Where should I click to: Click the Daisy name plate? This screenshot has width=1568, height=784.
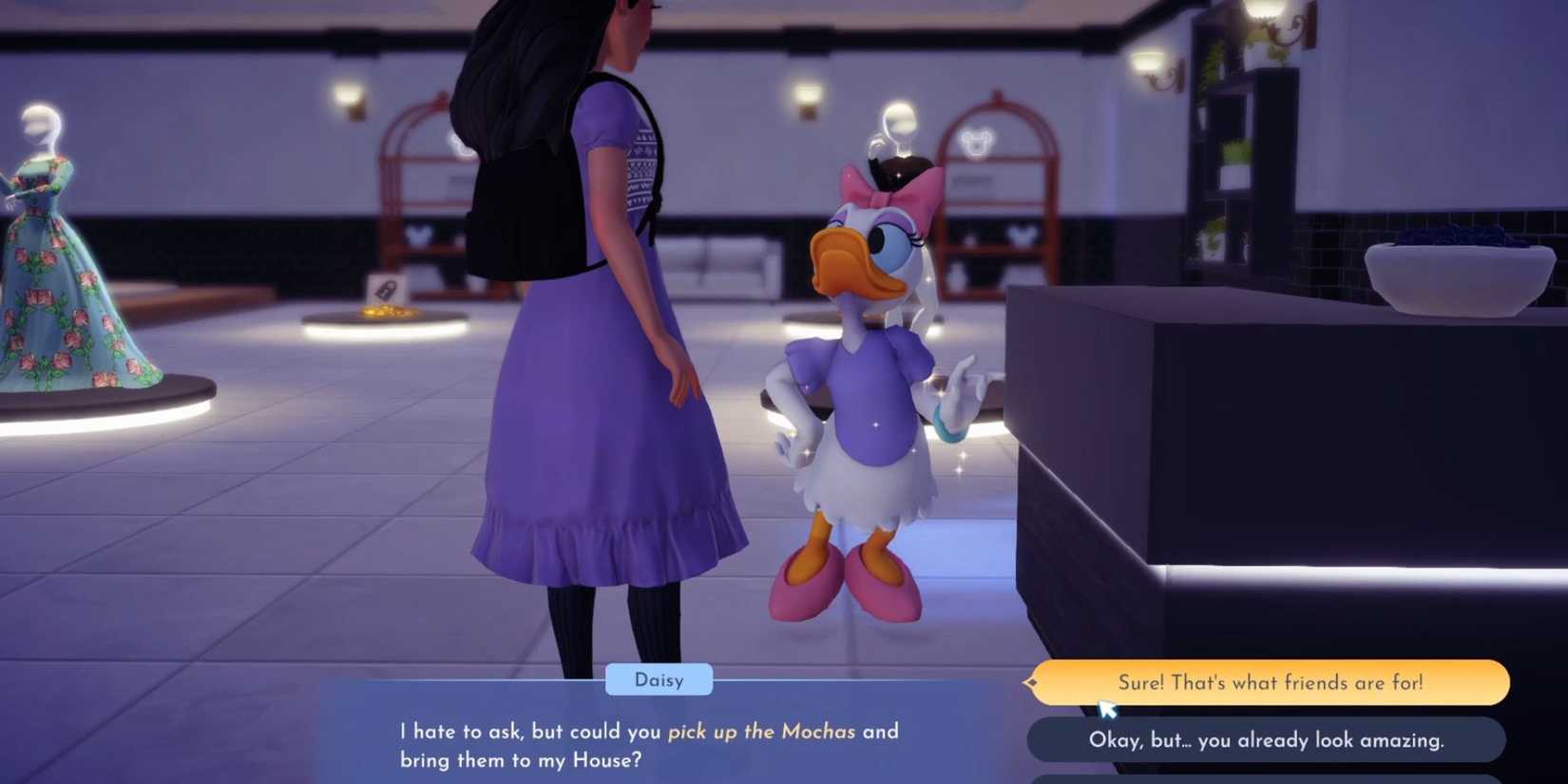click(x=659, y=679)
